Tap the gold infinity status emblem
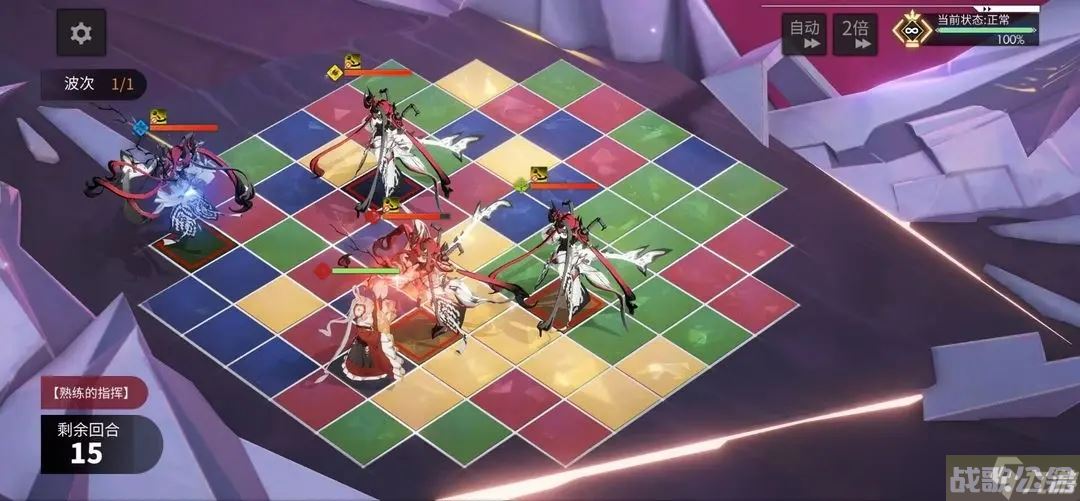This screenshot has height=501, width=1080. [911, 29]
